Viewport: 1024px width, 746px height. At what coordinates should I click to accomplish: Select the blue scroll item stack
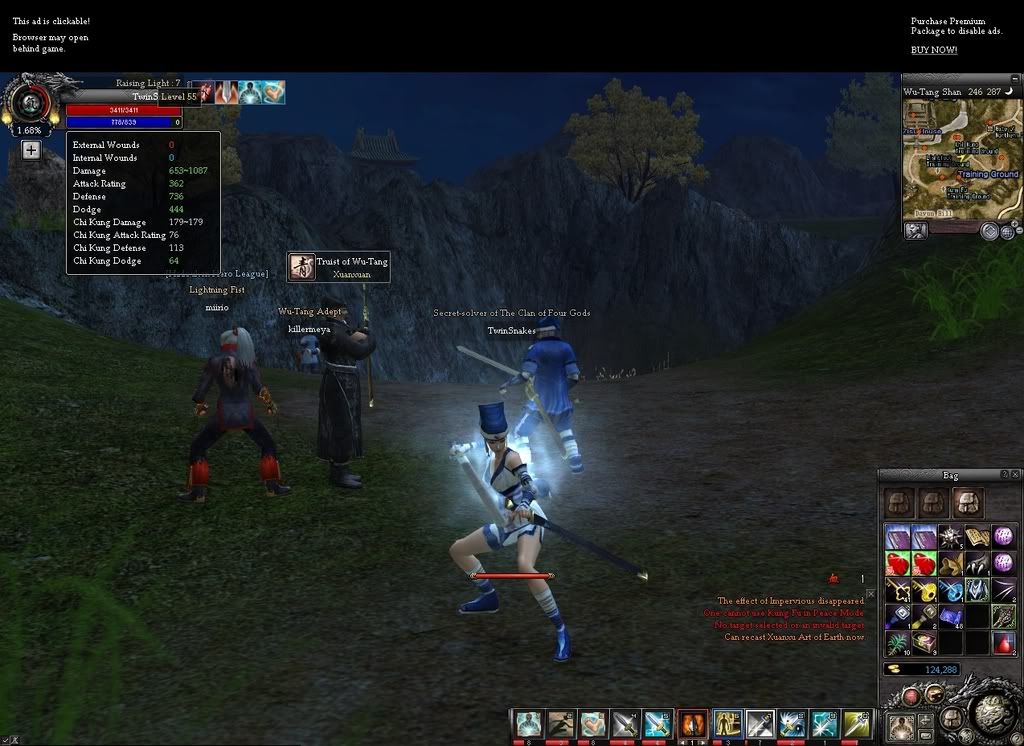tap(950, 616)
